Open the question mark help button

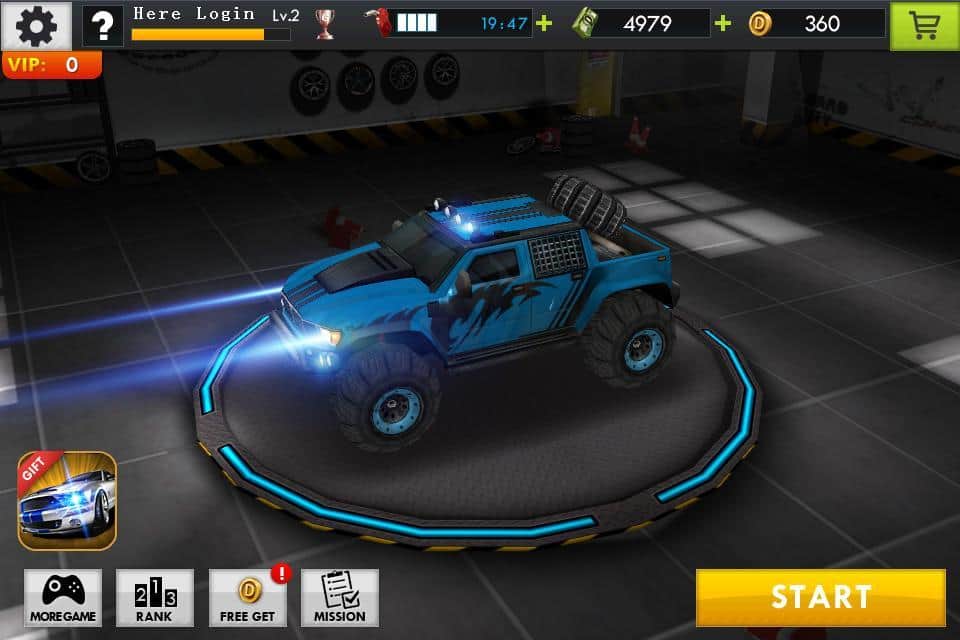(103, 25)
